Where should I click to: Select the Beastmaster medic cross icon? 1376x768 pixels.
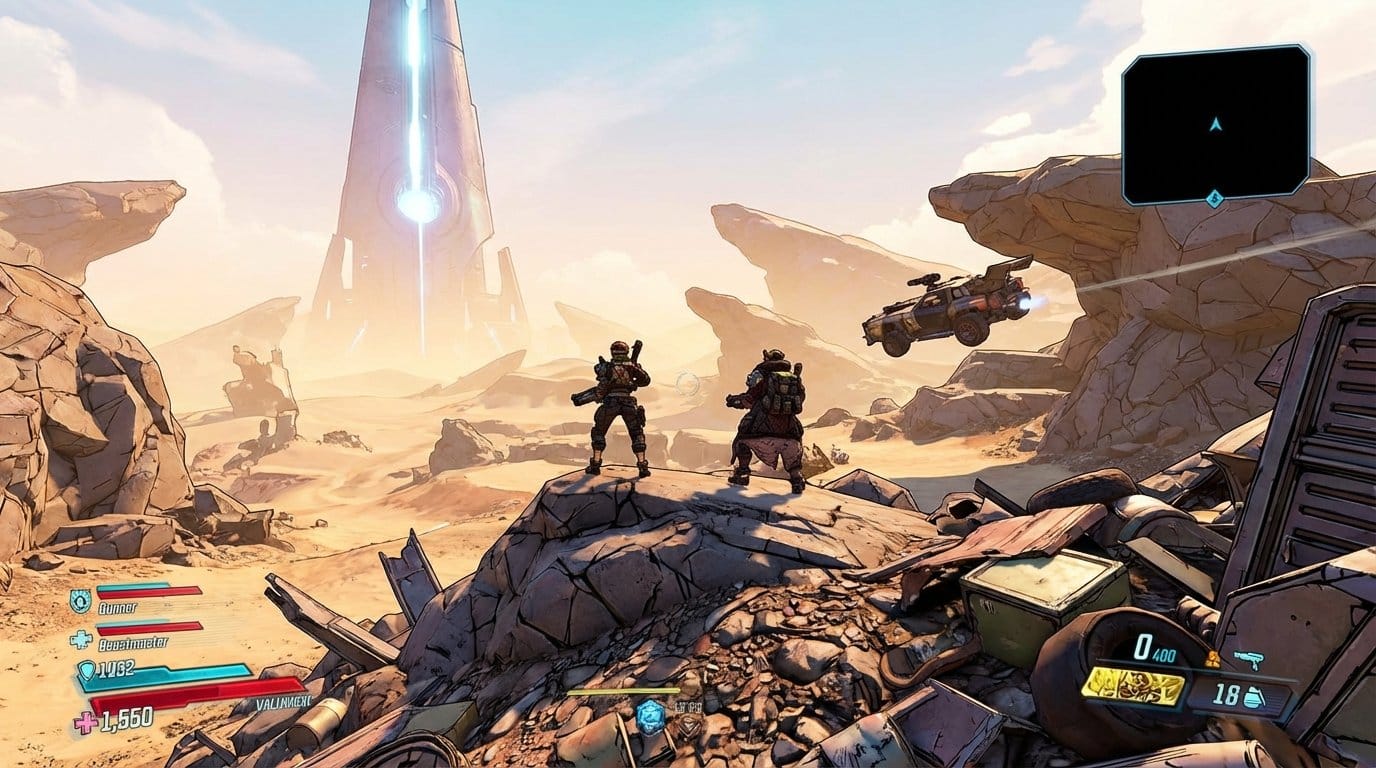(x=82, y=637)
